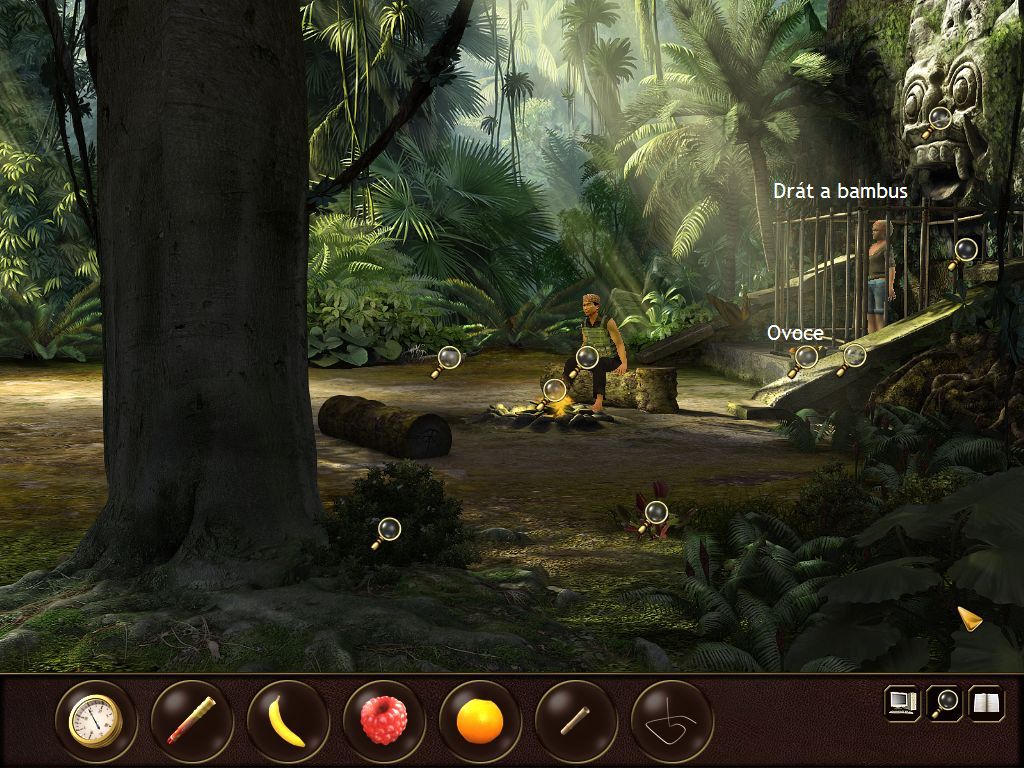Examine the Ovoce hotspot magnifier
The image size is (1024, 768).
coord(805,356)
